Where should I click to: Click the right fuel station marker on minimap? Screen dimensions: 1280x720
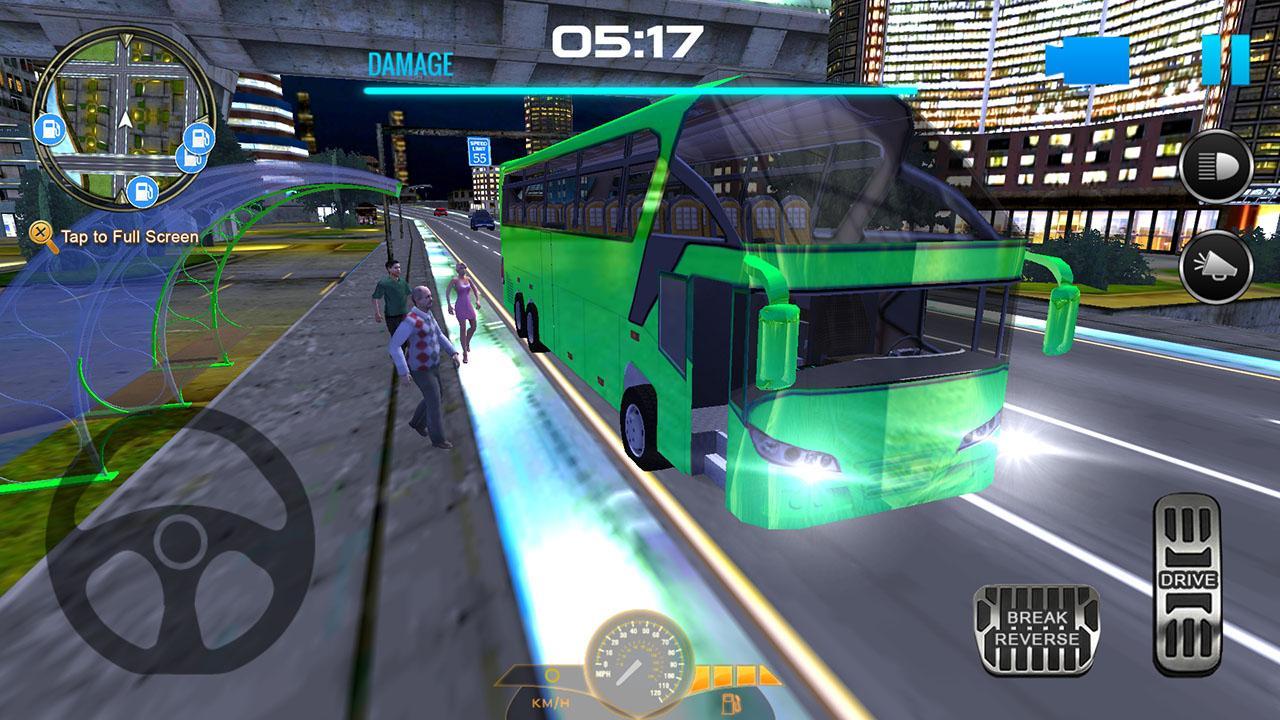(197, 140)
